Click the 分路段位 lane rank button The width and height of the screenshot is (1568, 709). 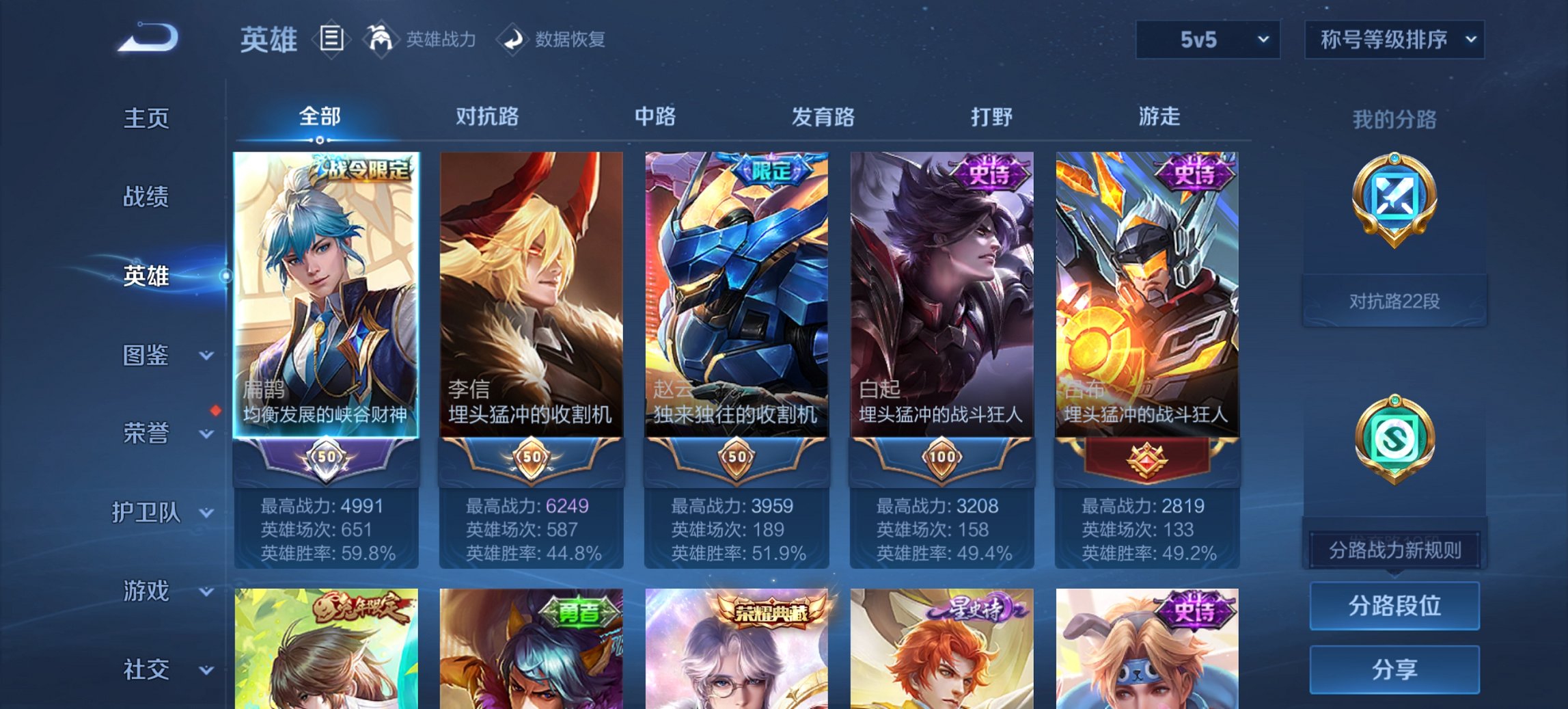1394,606
